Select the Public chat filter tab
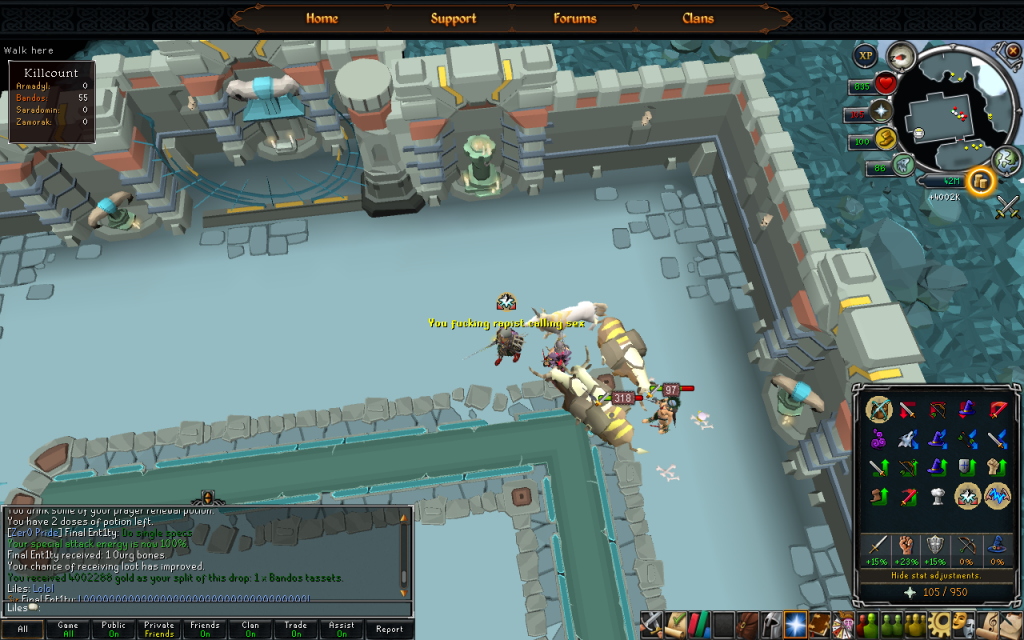Screen dimensions: 1024x640 click(x=113, y=629)
